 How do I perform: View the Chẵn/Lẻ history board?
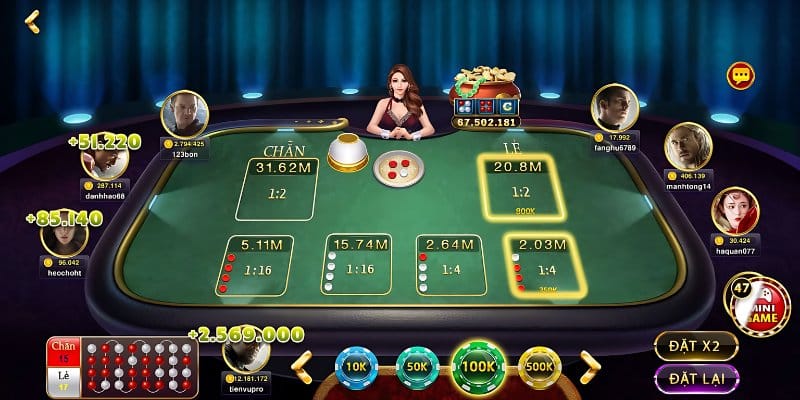click(x=120, y=365)
